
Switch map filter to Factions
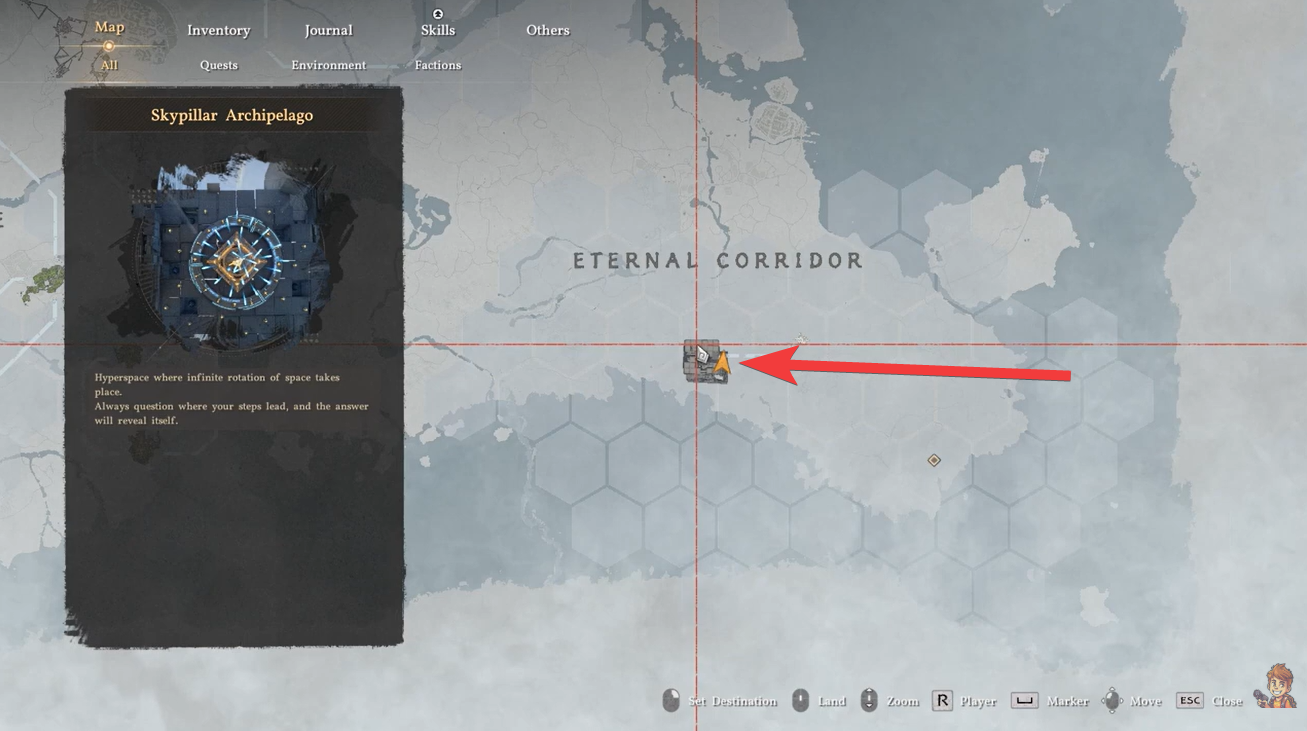point(438,65)
